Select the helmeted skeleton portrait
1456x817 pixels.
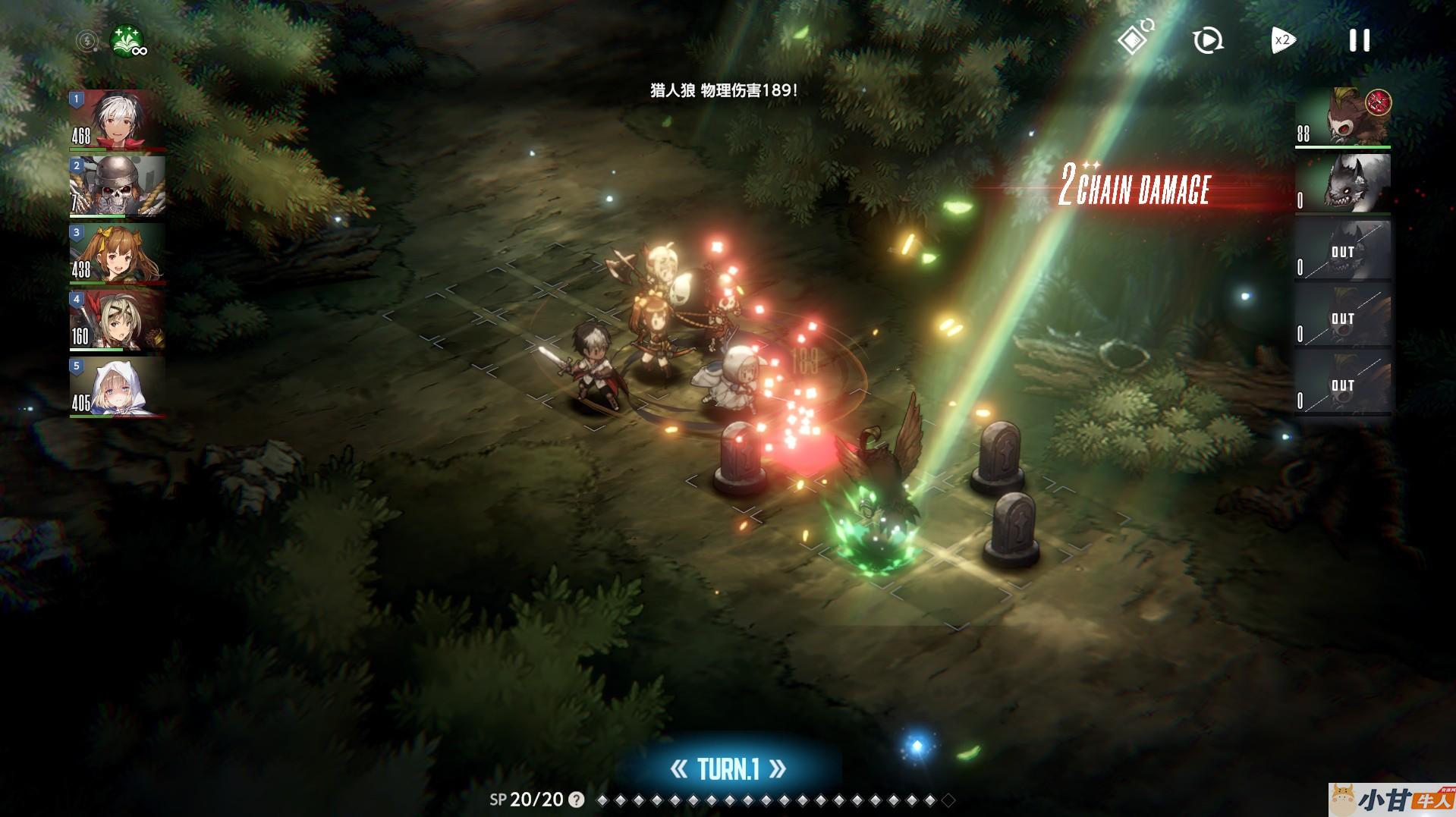pyautogui.click(x=118, y=187)
